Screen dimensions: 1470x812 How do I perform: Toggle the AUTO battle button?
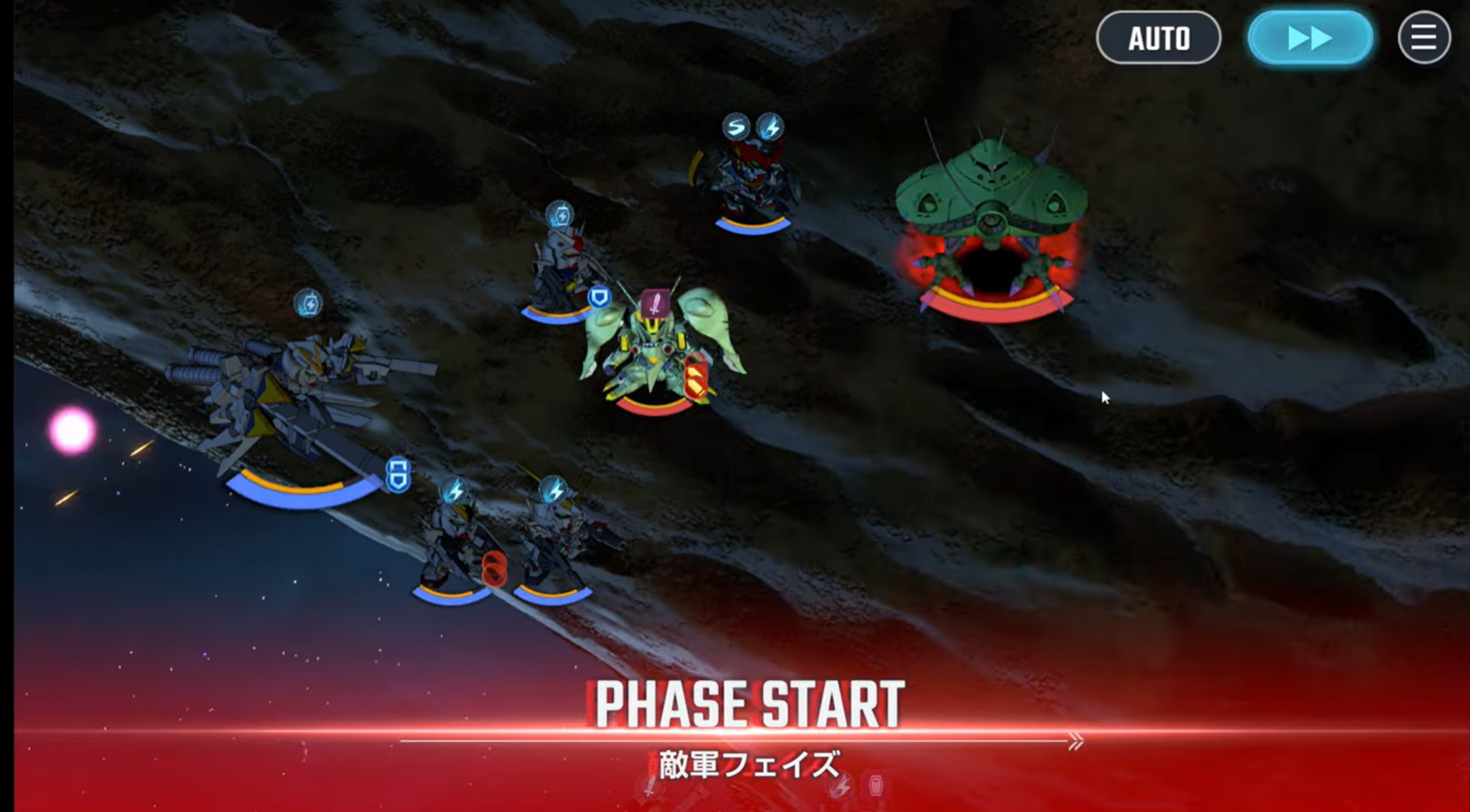[1158, 37]
